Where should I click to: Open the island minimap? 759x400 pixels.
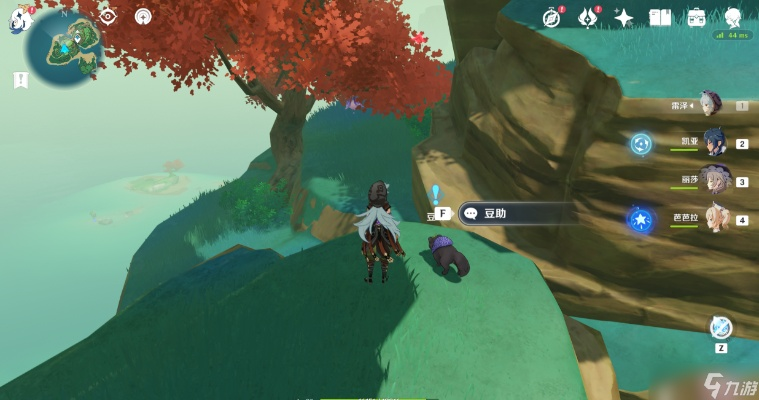[63, 46]
